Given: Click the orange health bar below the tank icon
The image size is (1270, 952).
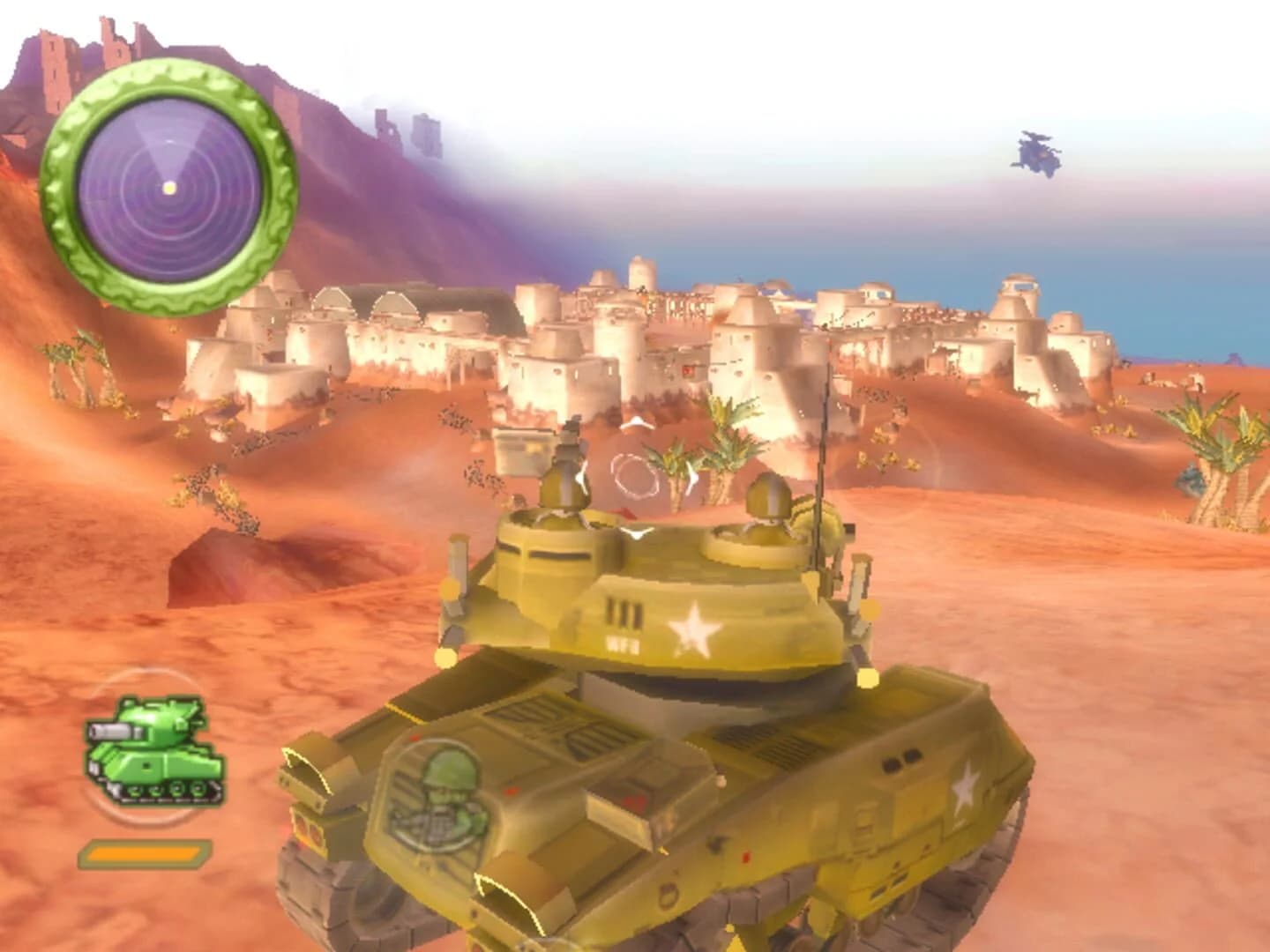Looking at the screenshot, I should click(143, 853).
